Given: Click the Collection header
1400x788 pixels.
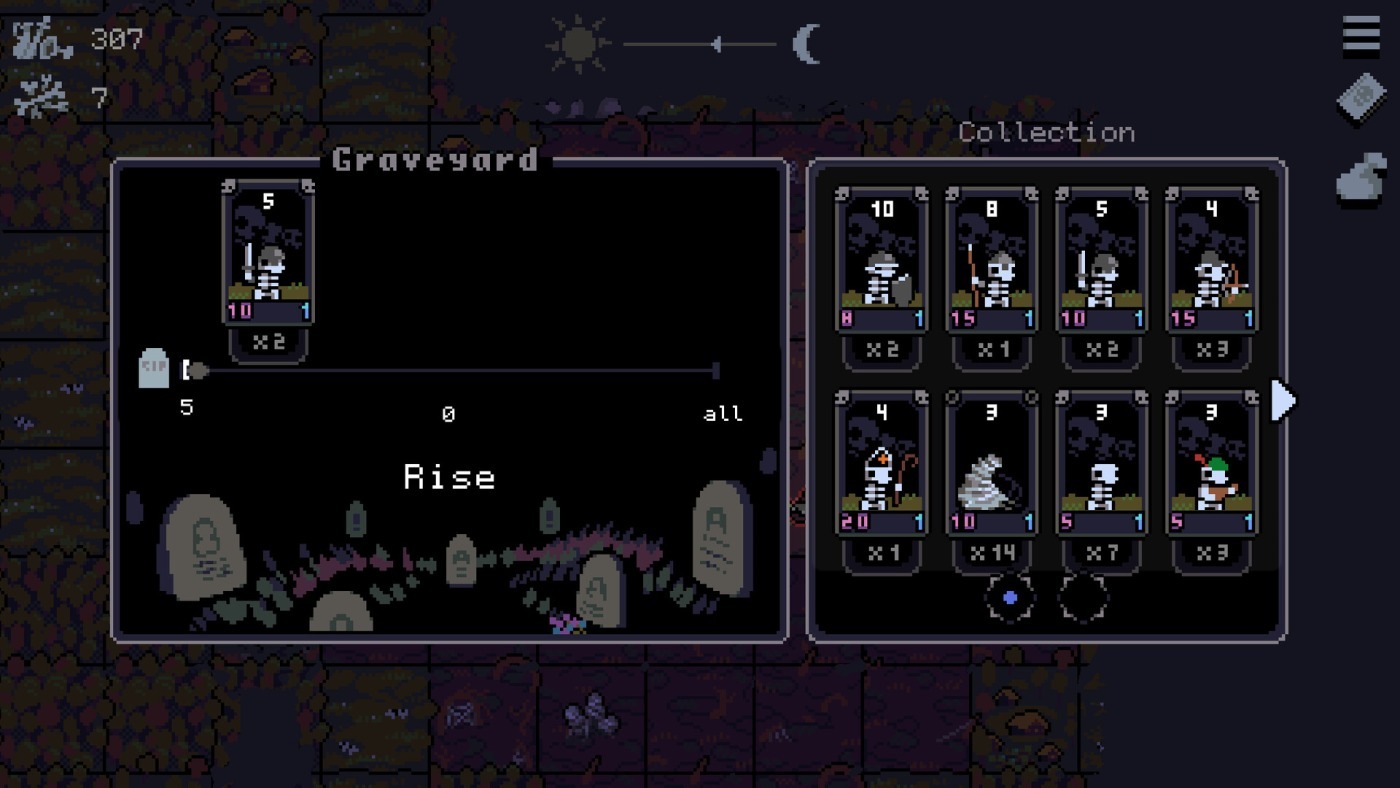Looking at the screenshot, I should 1046,131.
